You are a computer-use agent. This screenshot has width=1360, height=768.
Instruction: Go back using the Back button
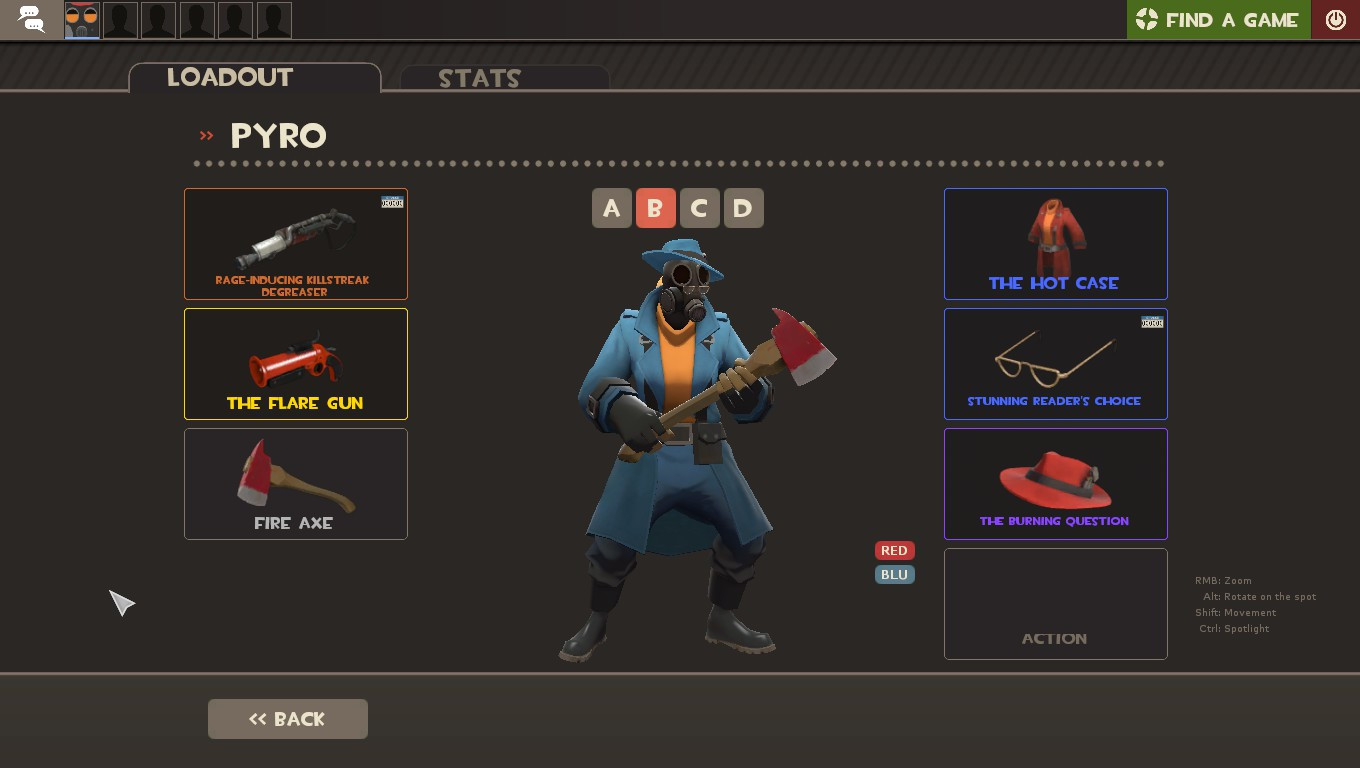click(287, 718)
